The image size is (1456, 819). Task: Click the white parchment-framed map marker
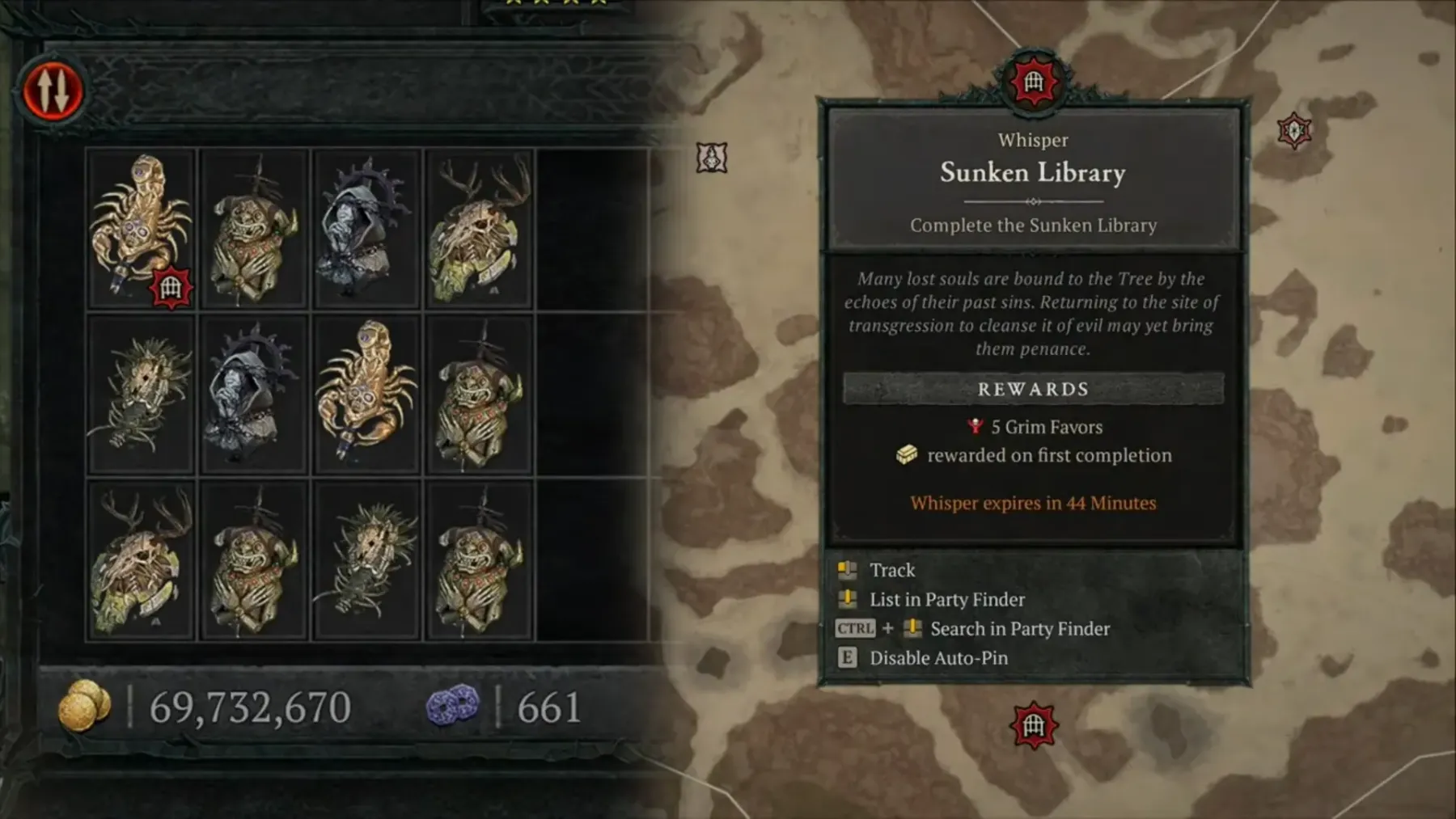pos(712,158)
